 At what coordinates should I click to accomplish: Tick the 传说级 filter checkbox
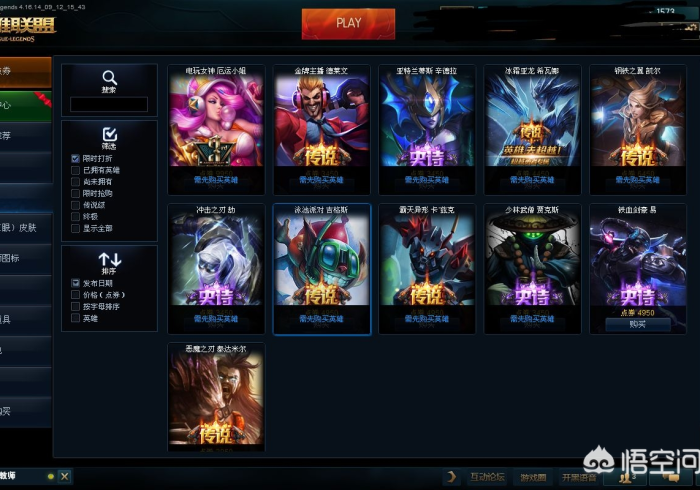(x=76, y=205)
